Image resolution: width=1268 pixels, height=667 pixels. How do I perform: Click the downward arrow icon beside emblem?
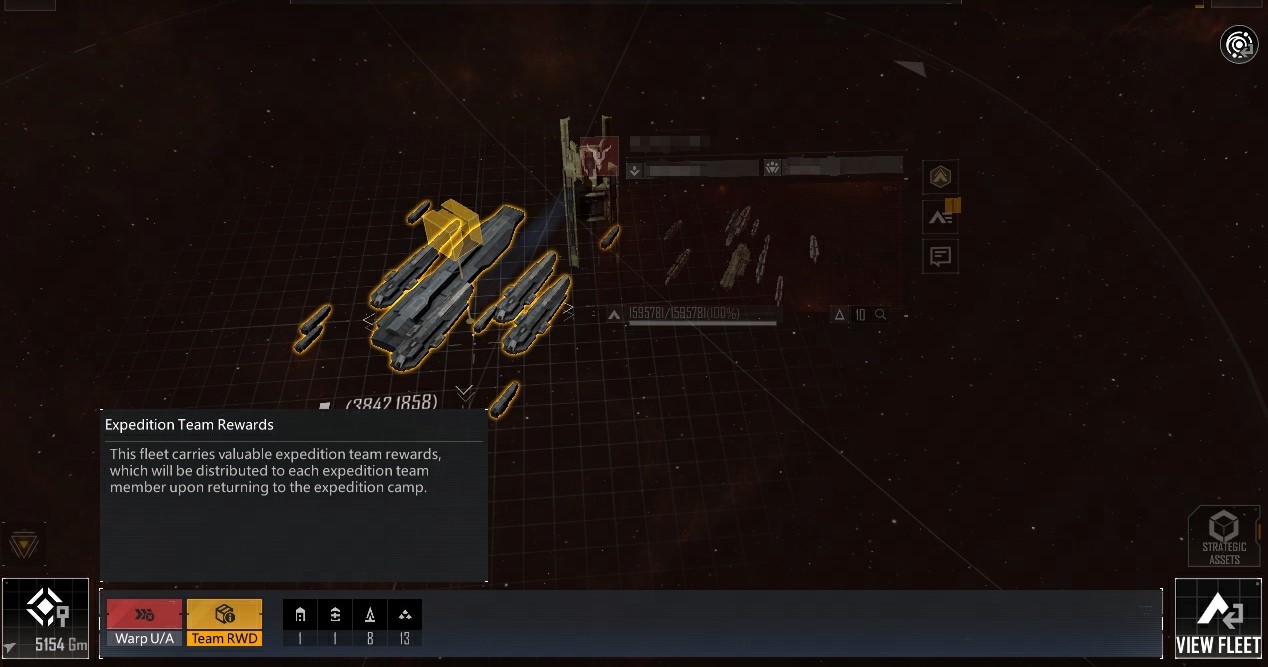click(x=634, y=170)
